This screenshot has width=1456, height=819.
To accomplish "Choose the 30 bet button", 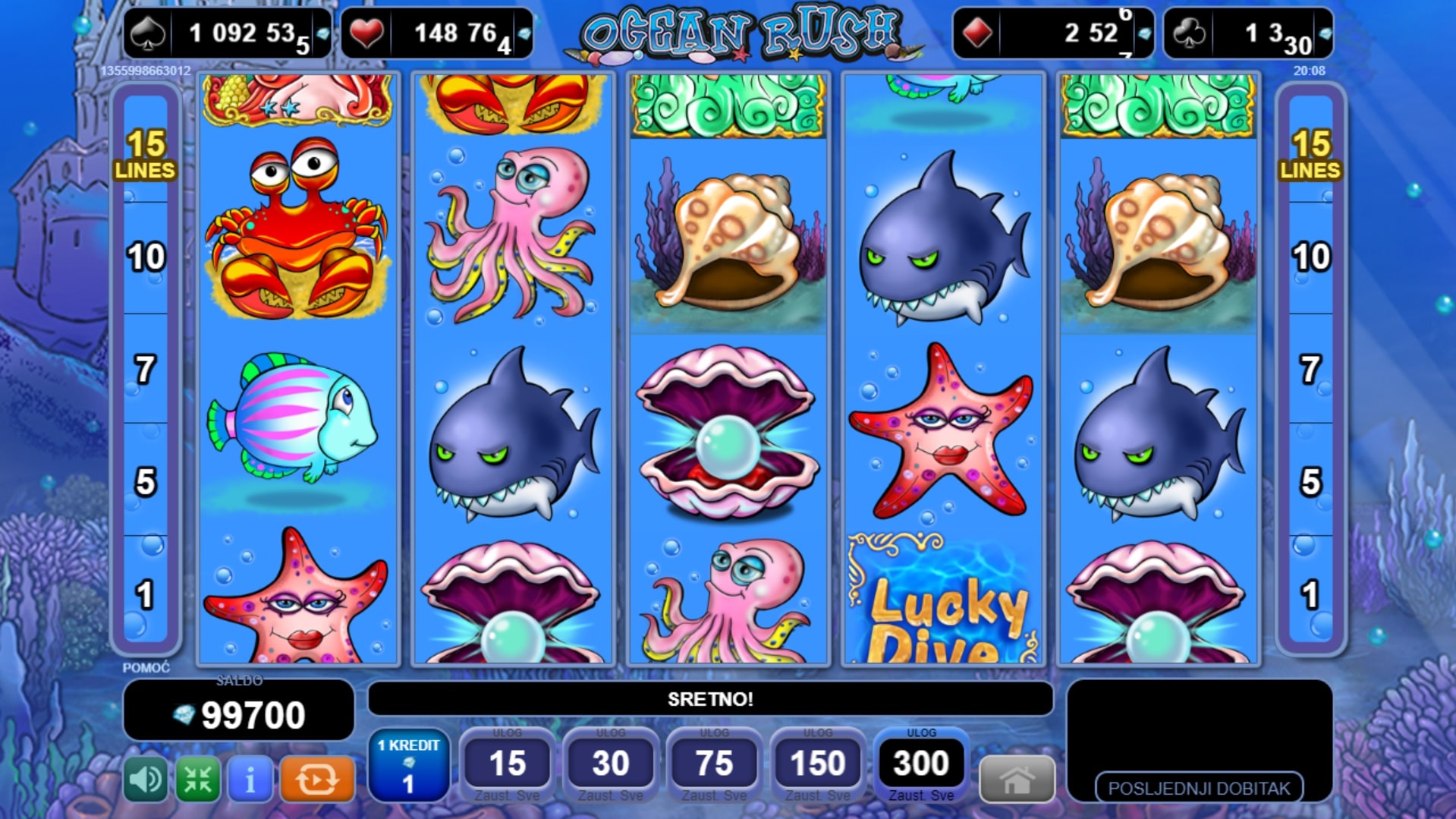I will coord(611,764).
